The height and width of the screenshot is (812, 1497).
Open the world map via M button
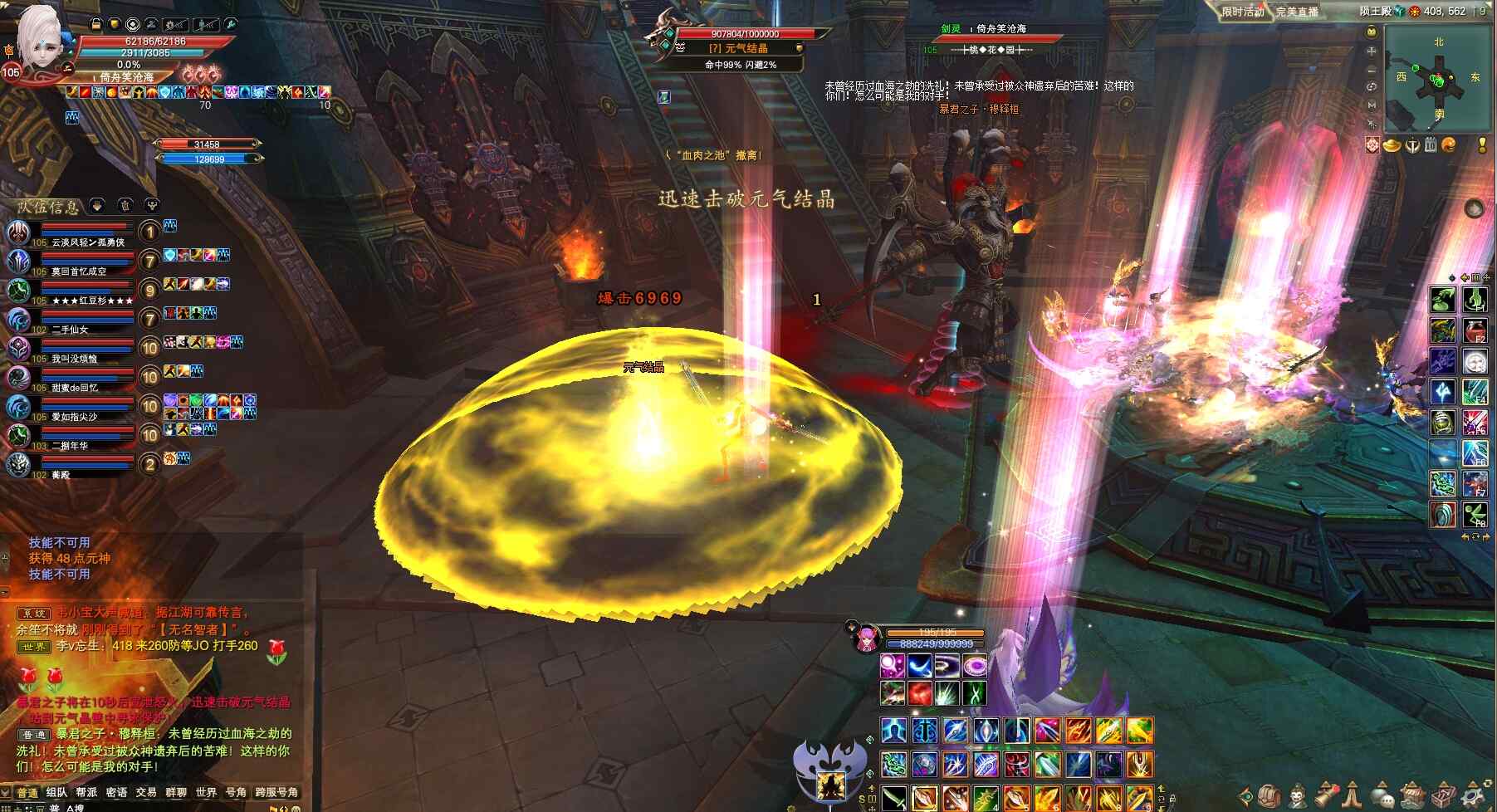pyautogui.click(x=1372, y=105)
